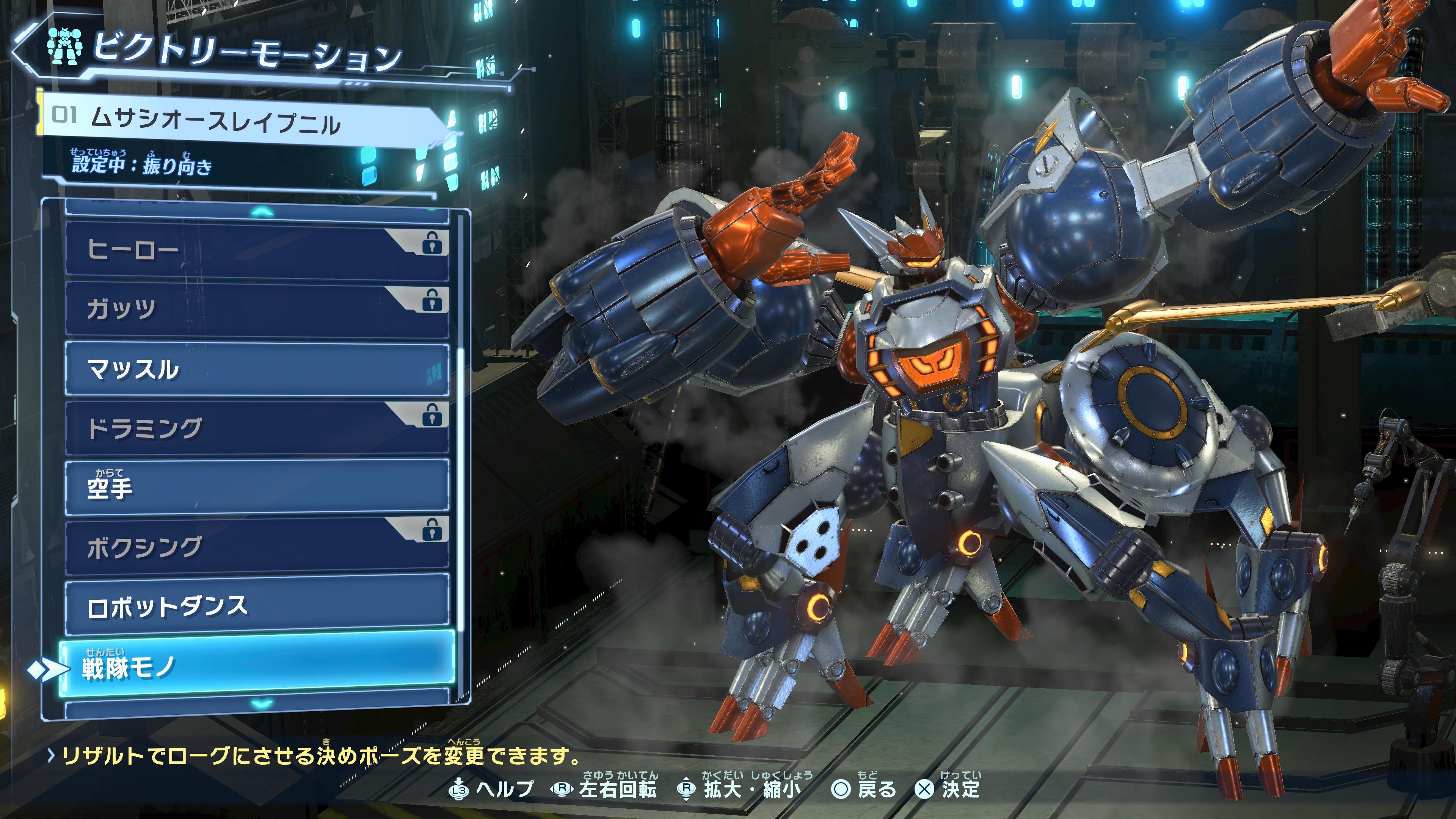The image size is (1456, 819).
Task: Click the down arrow below the motion list
Action: (262, 704)
